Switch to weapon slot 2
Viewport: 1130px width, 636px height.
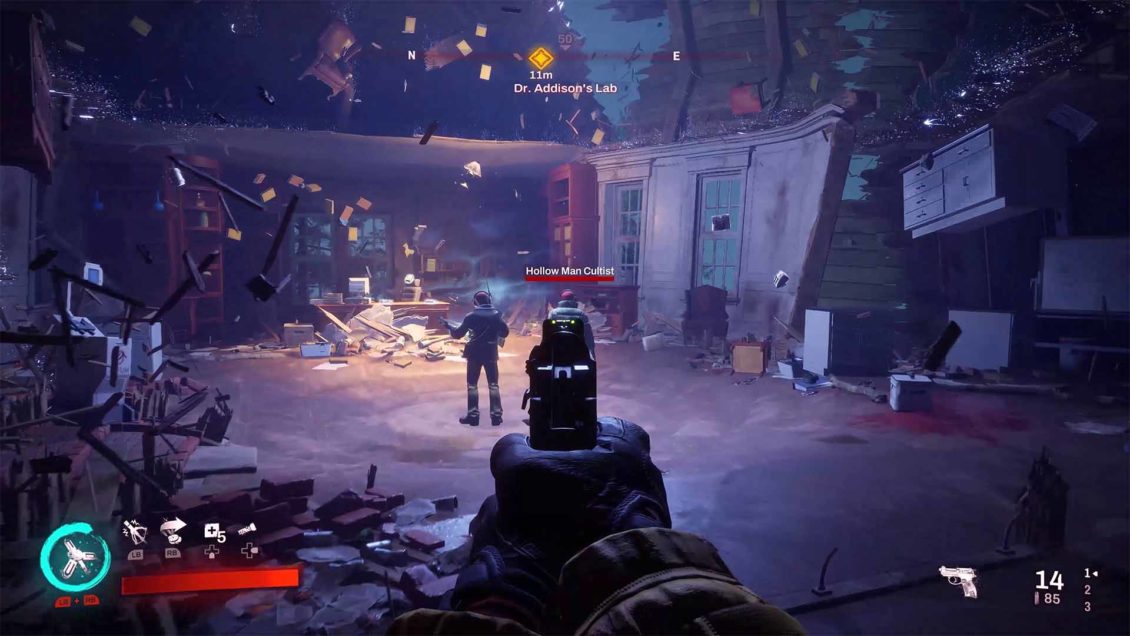[x=1087, y=590]
